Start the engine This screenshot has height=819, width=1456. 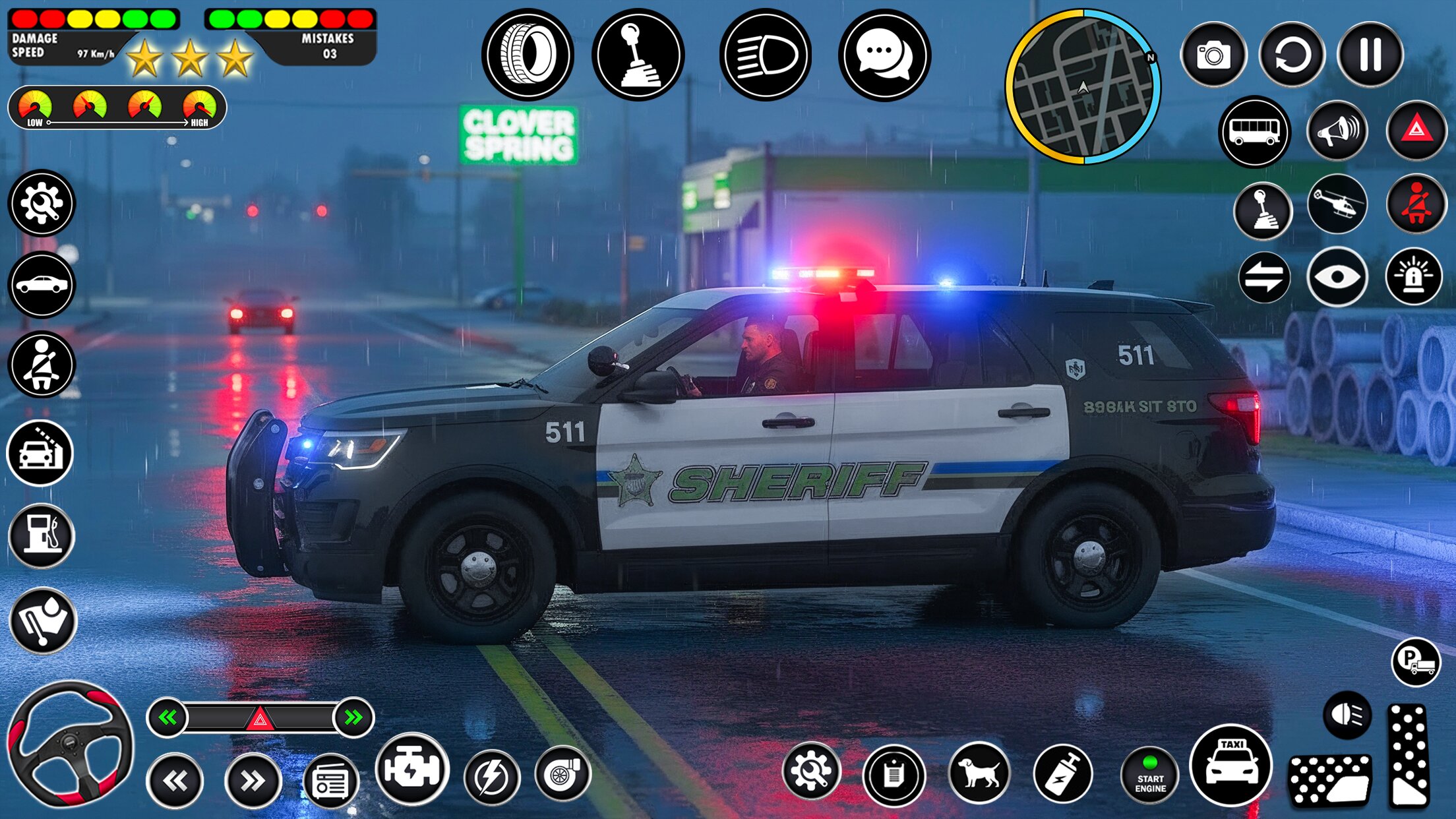pos(1150,775)
